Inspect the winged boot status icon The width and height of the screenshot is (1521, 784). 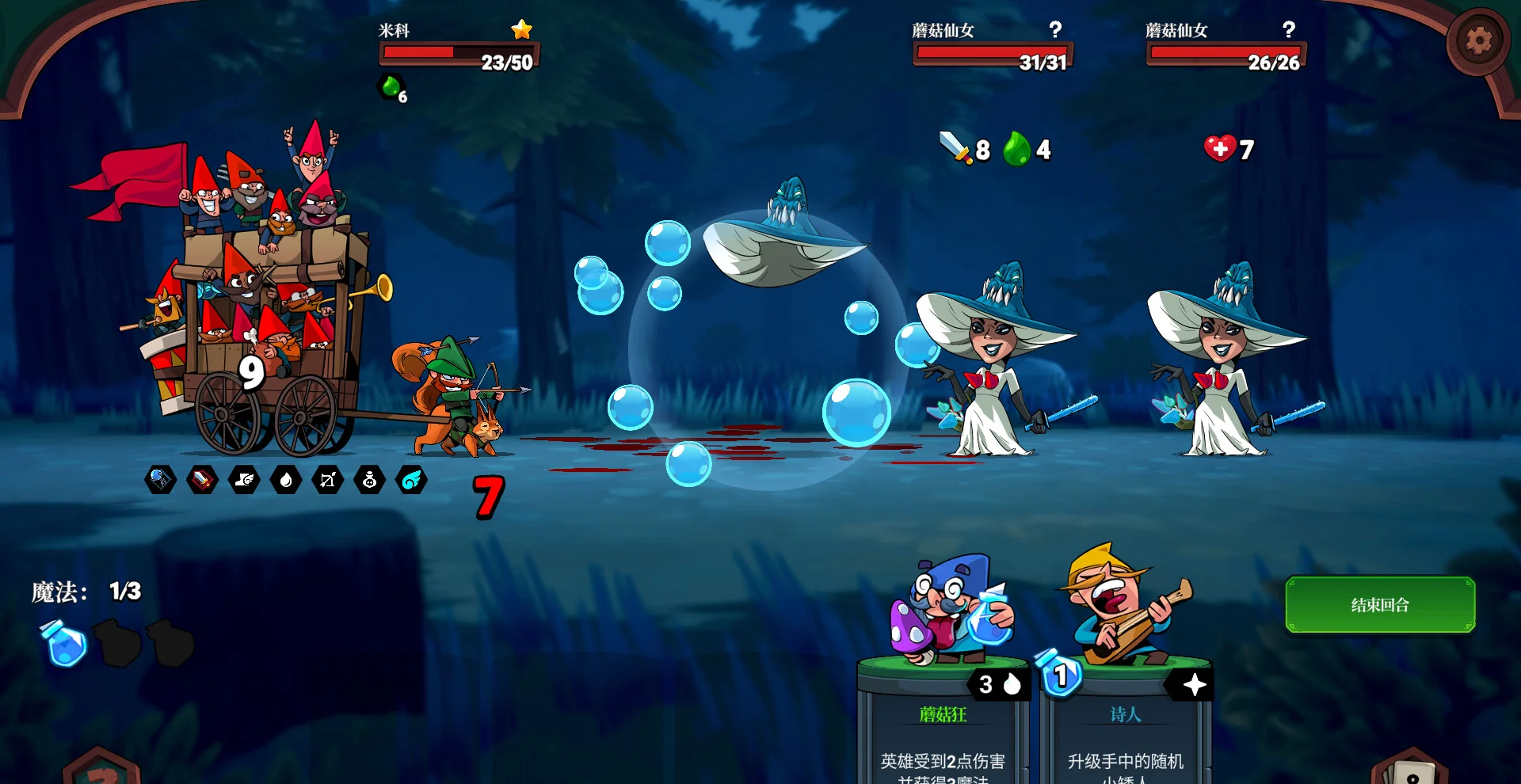(x=244, y=480)
